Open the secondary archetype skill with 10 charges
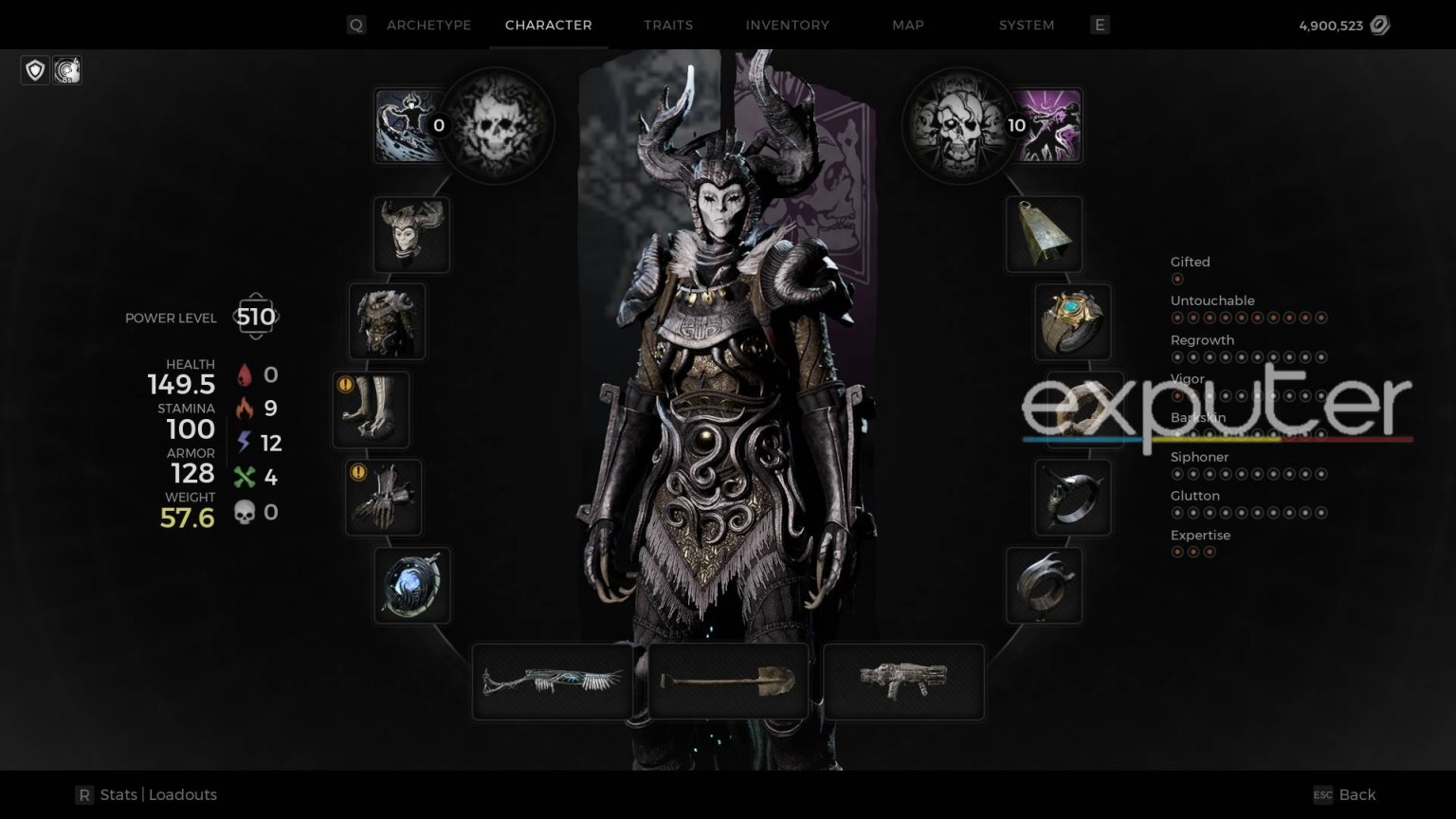The width and height of the screenshot is (1456, 819). click(x=1052, y=123)
